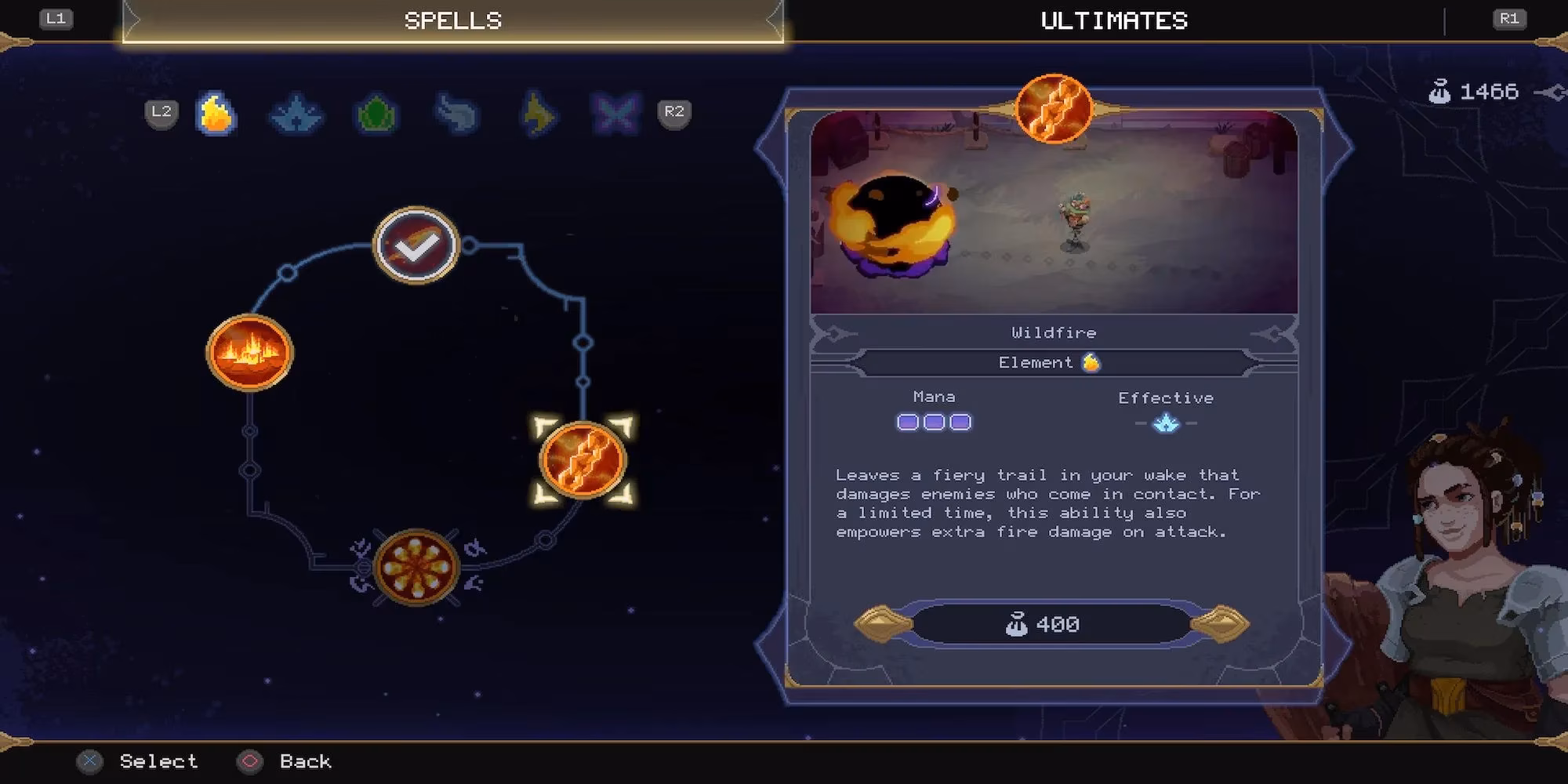Select the fire element category
The height and width of the screenshot is (784, 1568).
coord(216,114)
